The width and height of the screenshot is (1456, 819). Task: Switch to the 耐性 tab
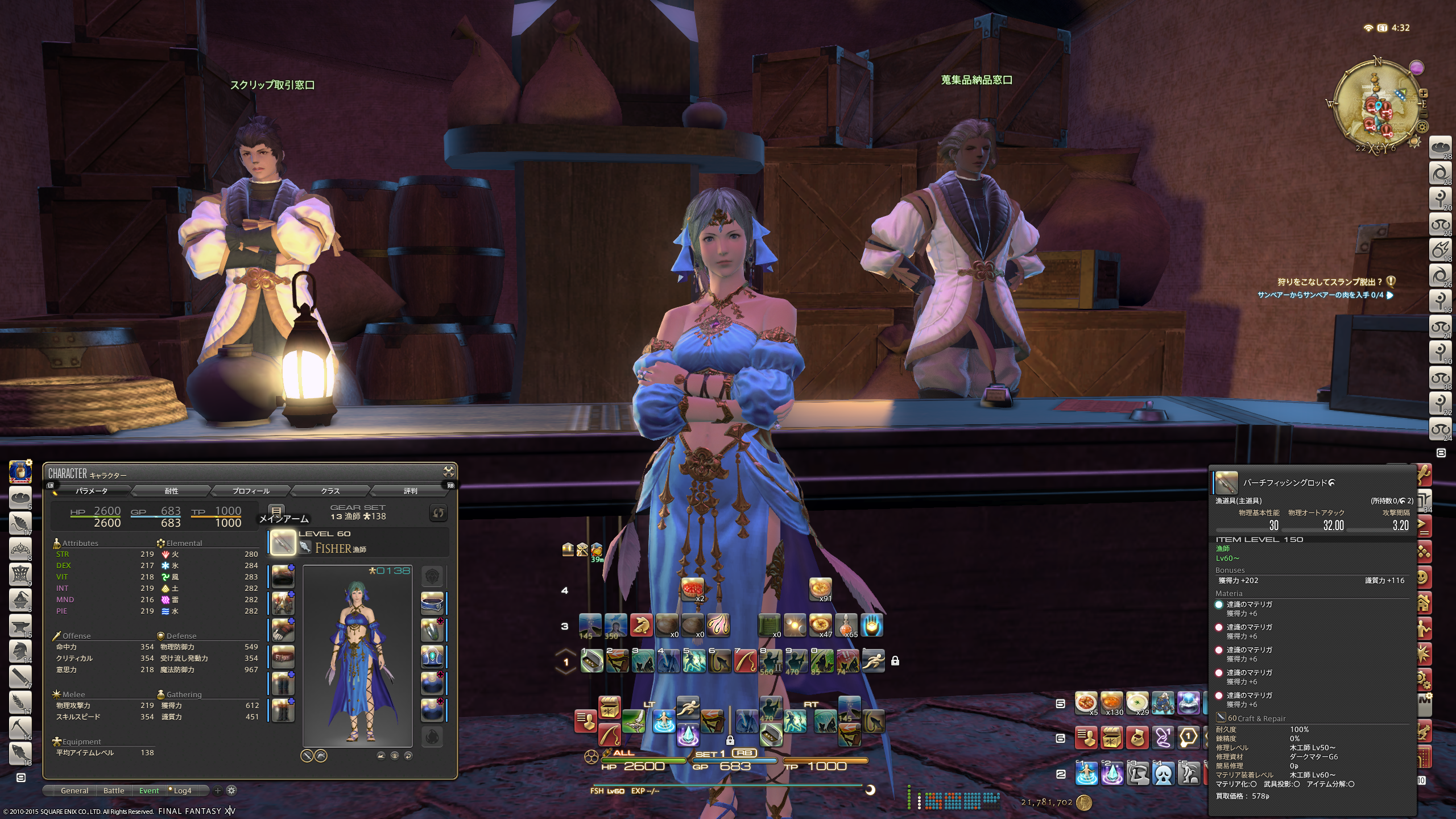171,491
